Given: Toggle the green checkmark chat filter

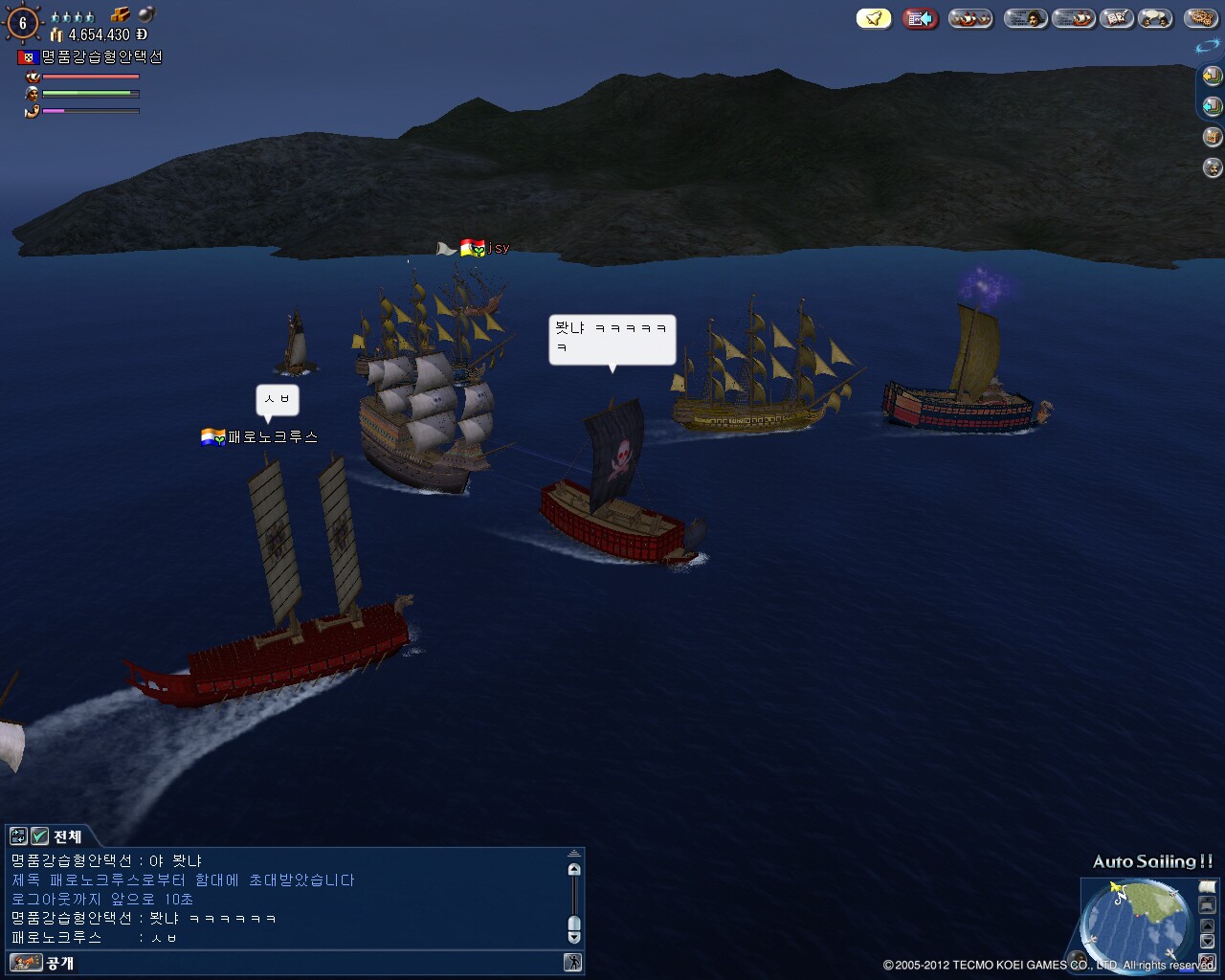Looking at the screenshot, I should 39,836.
